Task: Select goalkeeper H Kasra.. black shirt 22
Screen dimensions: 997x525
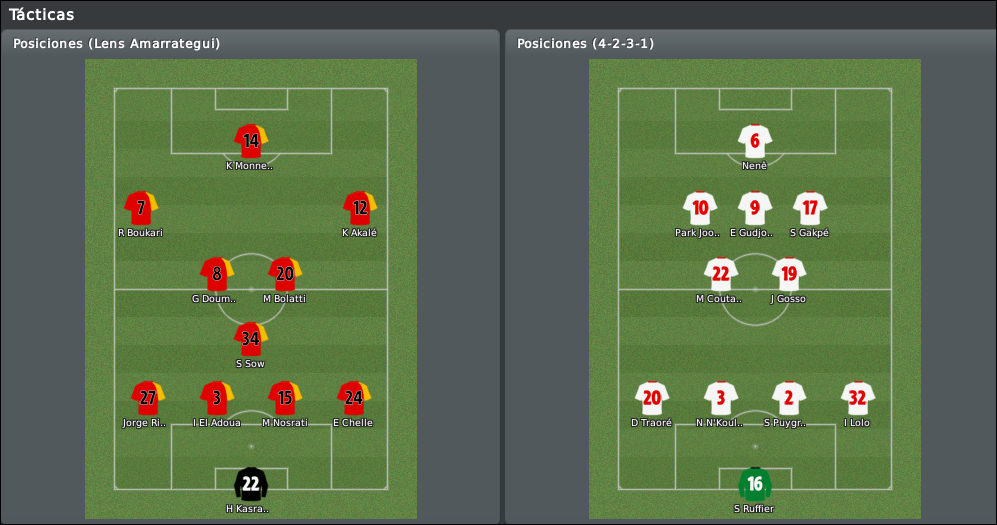Action: click(251, 485)
